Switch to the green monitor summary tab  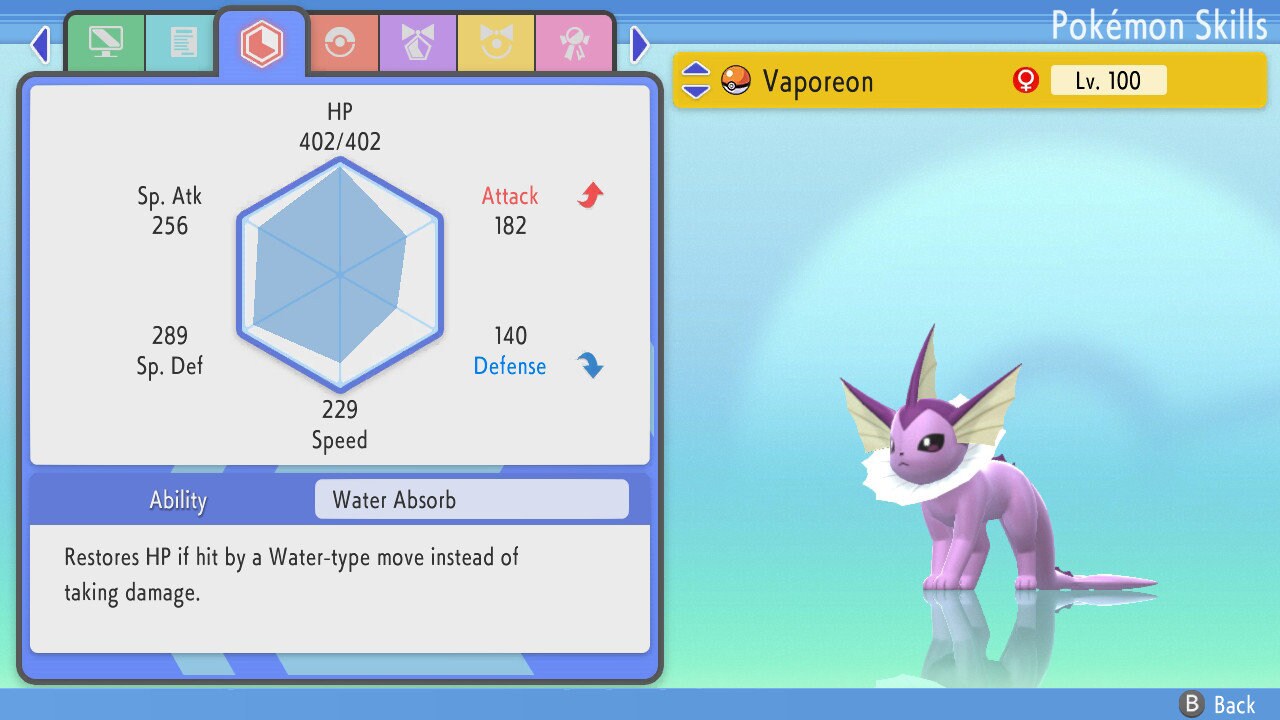coord(105,43)
